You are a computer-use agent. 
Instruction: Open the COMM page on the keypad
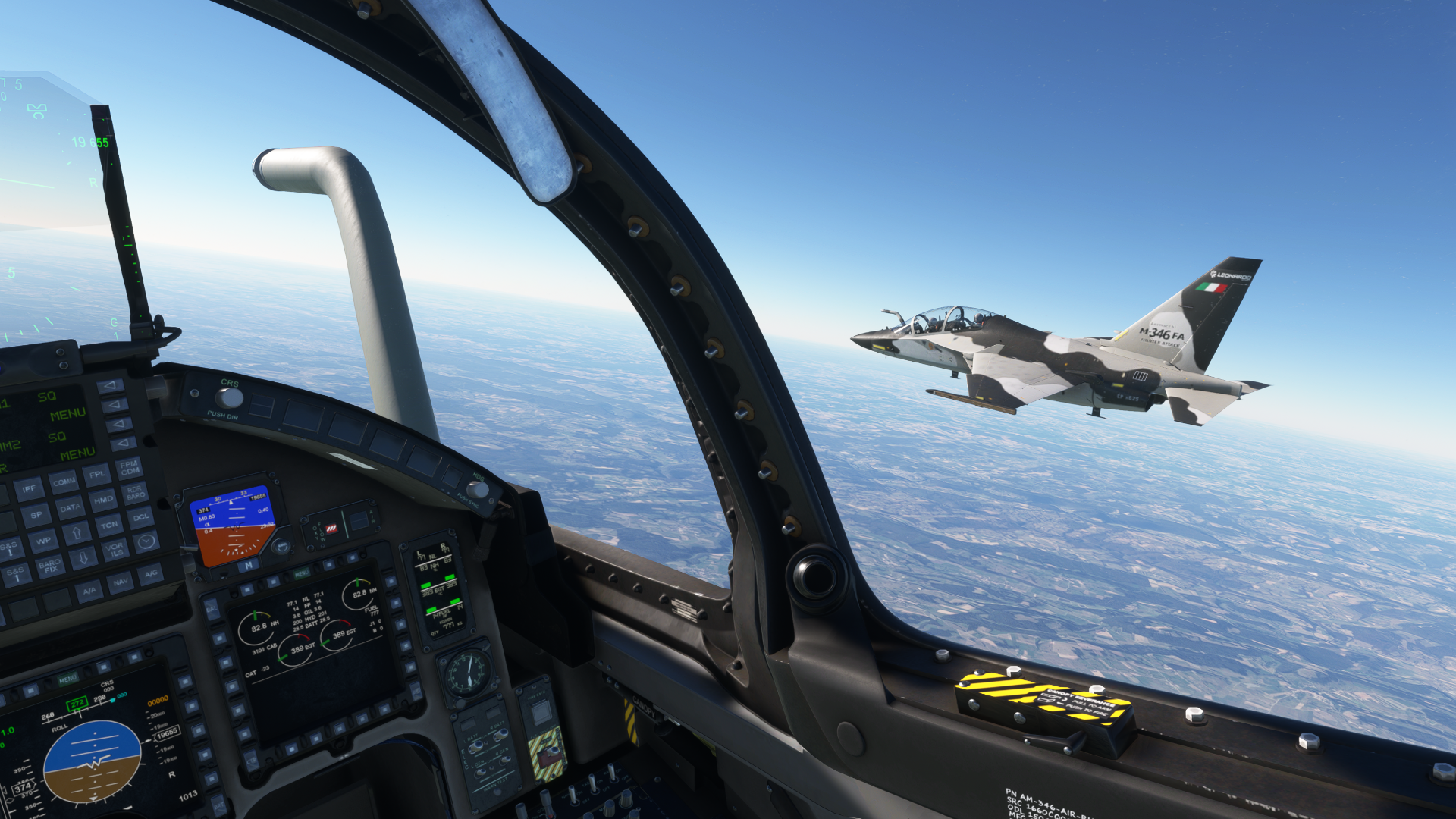click(64, 482)
